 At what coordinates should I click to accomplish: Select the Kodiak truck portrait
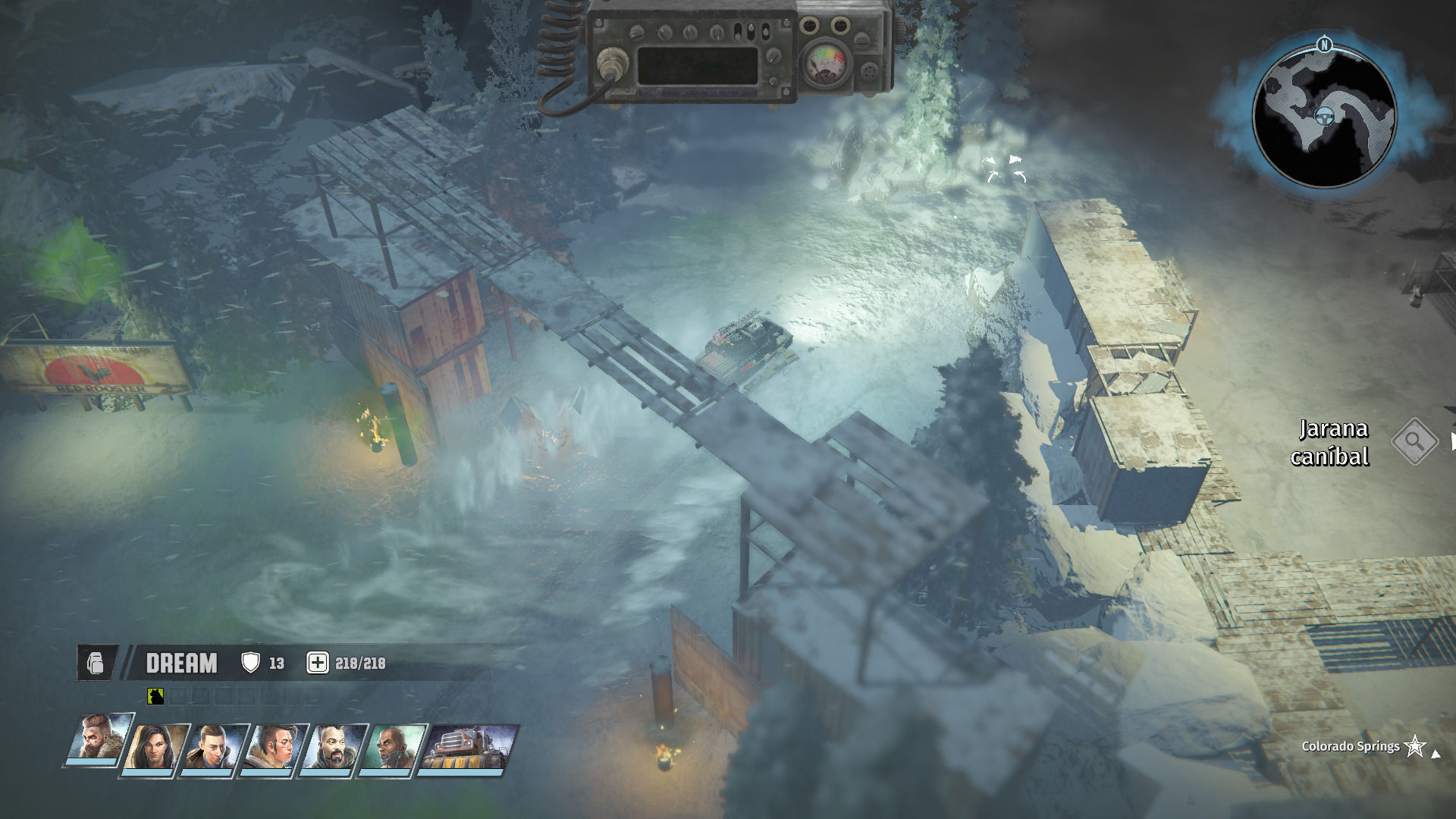tap(469, 747)
